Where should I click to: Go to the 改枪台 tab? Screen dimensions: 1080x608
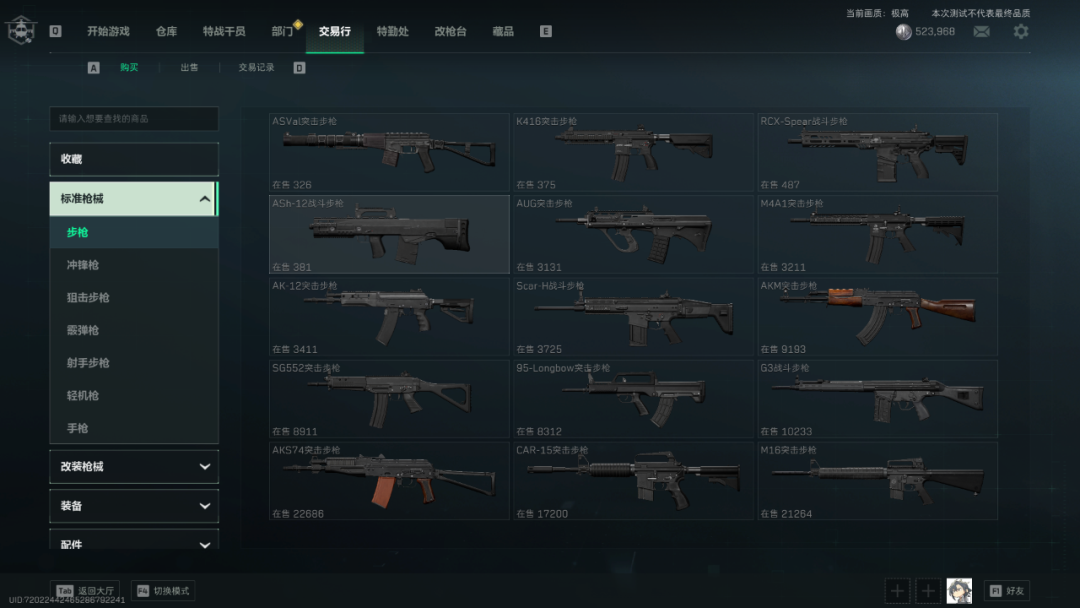pos(450,32)
